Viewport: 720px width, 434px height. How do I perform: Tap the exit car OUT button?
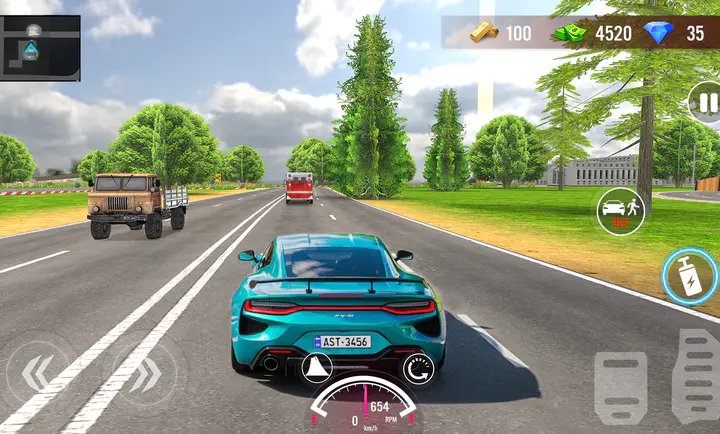click(620, 211)
